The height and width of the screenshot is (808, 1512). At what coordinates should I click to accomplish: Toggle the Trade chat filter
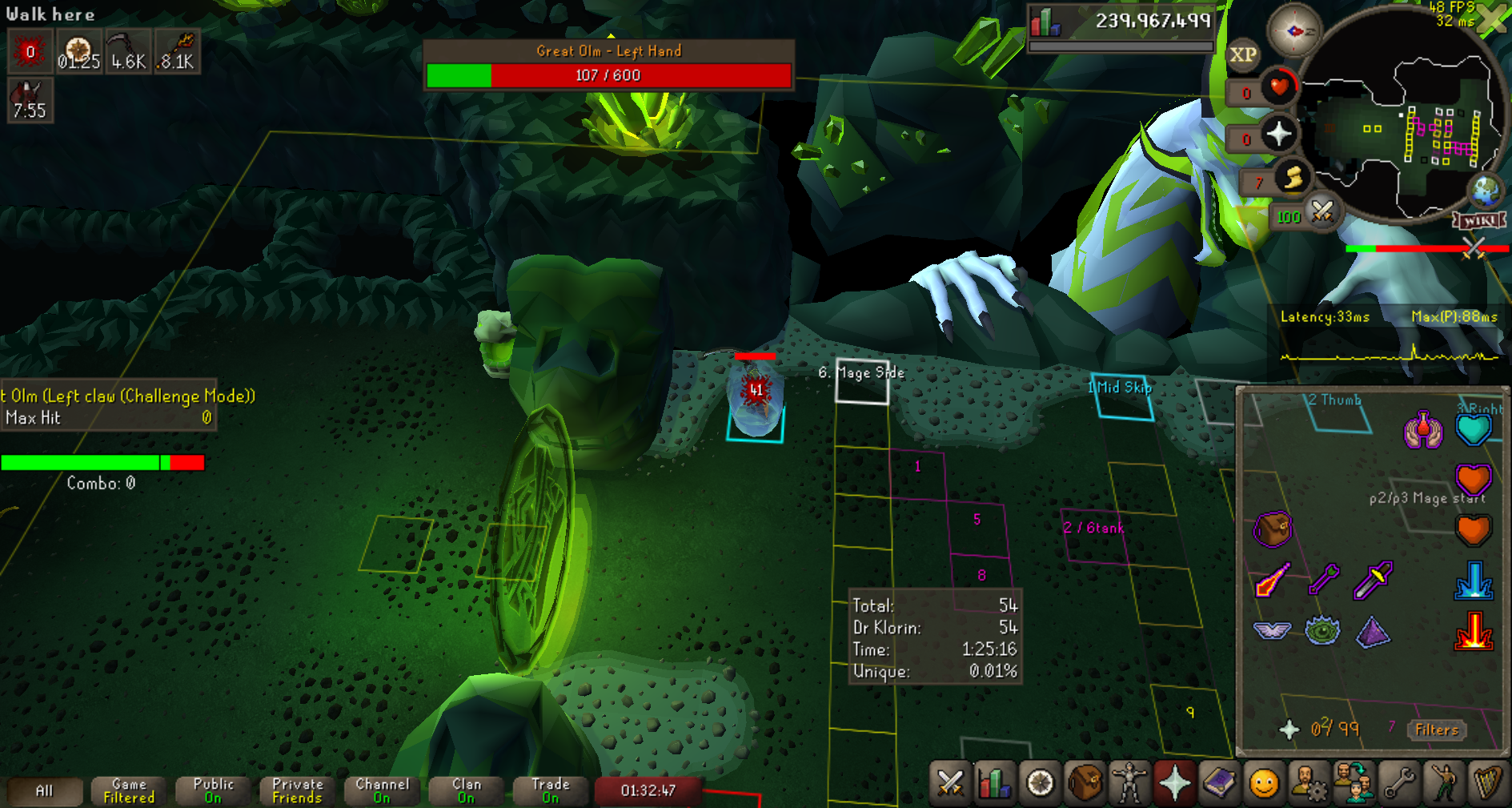[551, 791]
